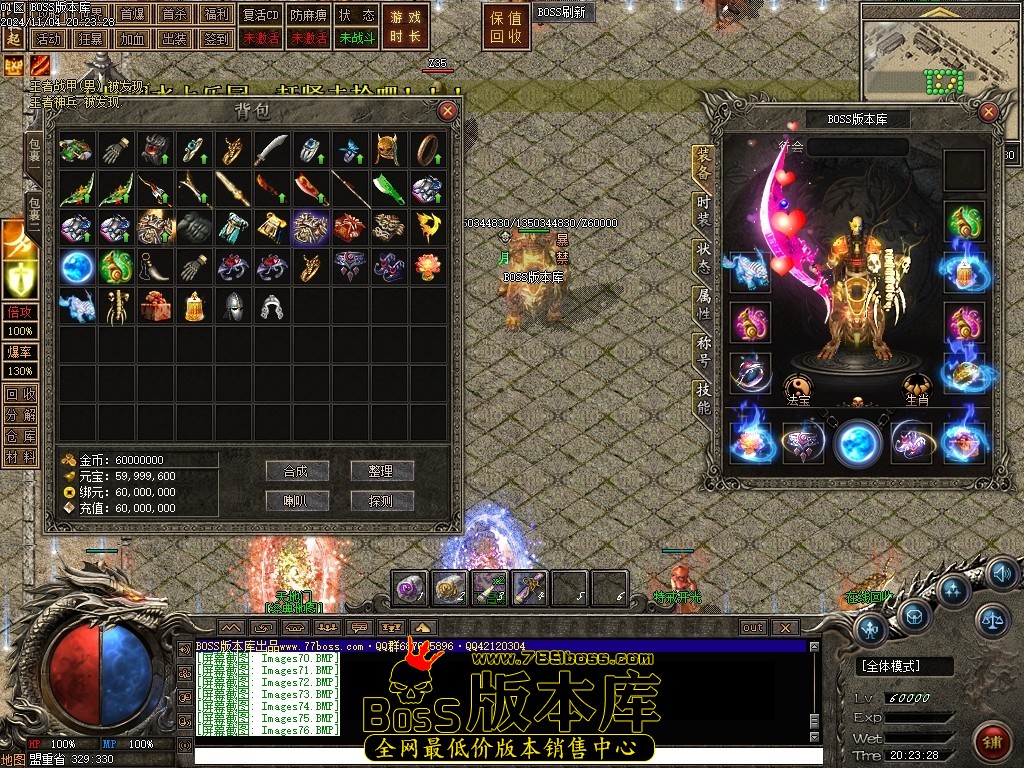This screenshot has height=768, width=1024.
Task: Click the 法宝 artifact slot
Action: (797, 386)
